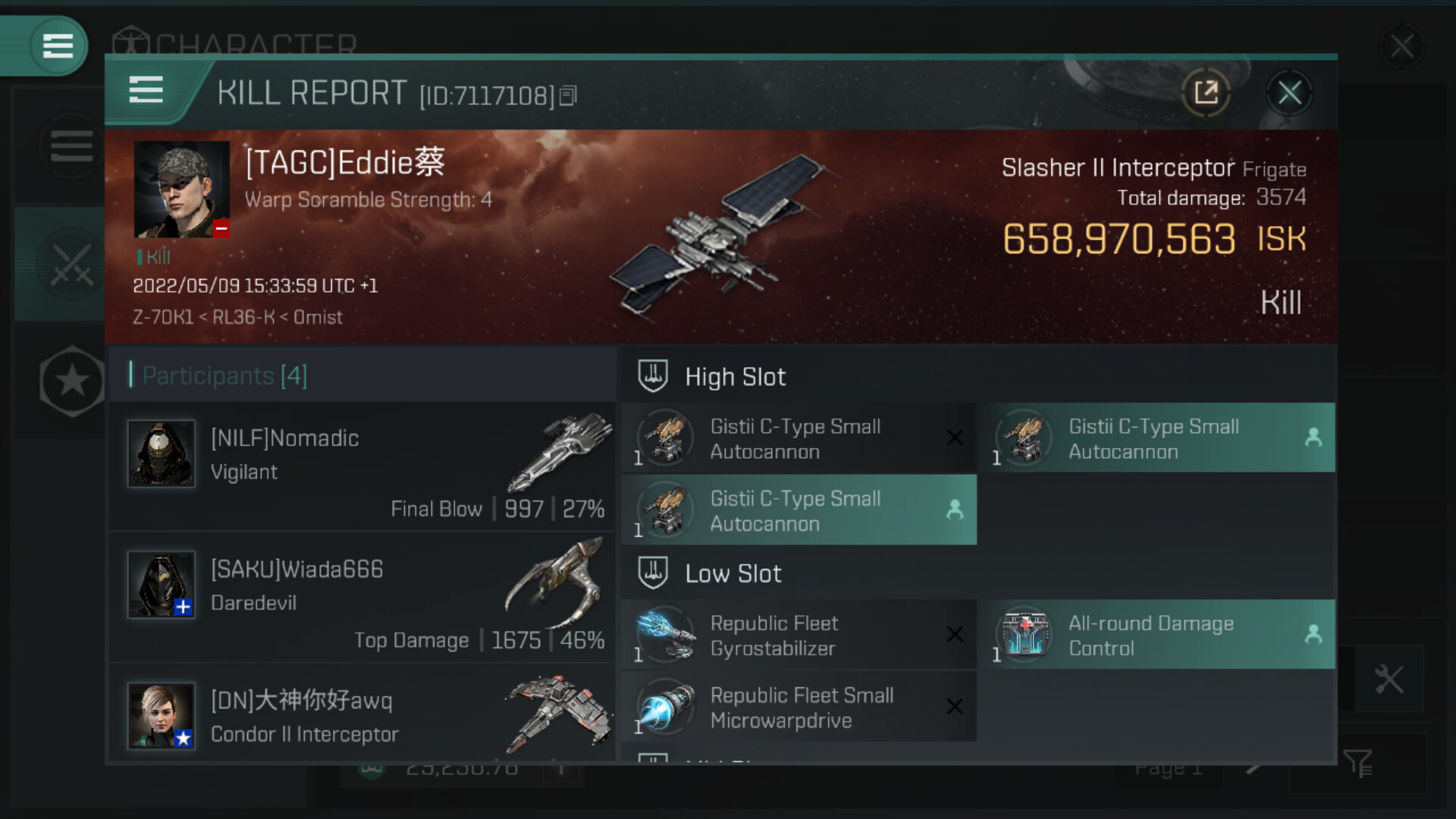
Task: Open the main green hamburger menu
Action: 58,45
